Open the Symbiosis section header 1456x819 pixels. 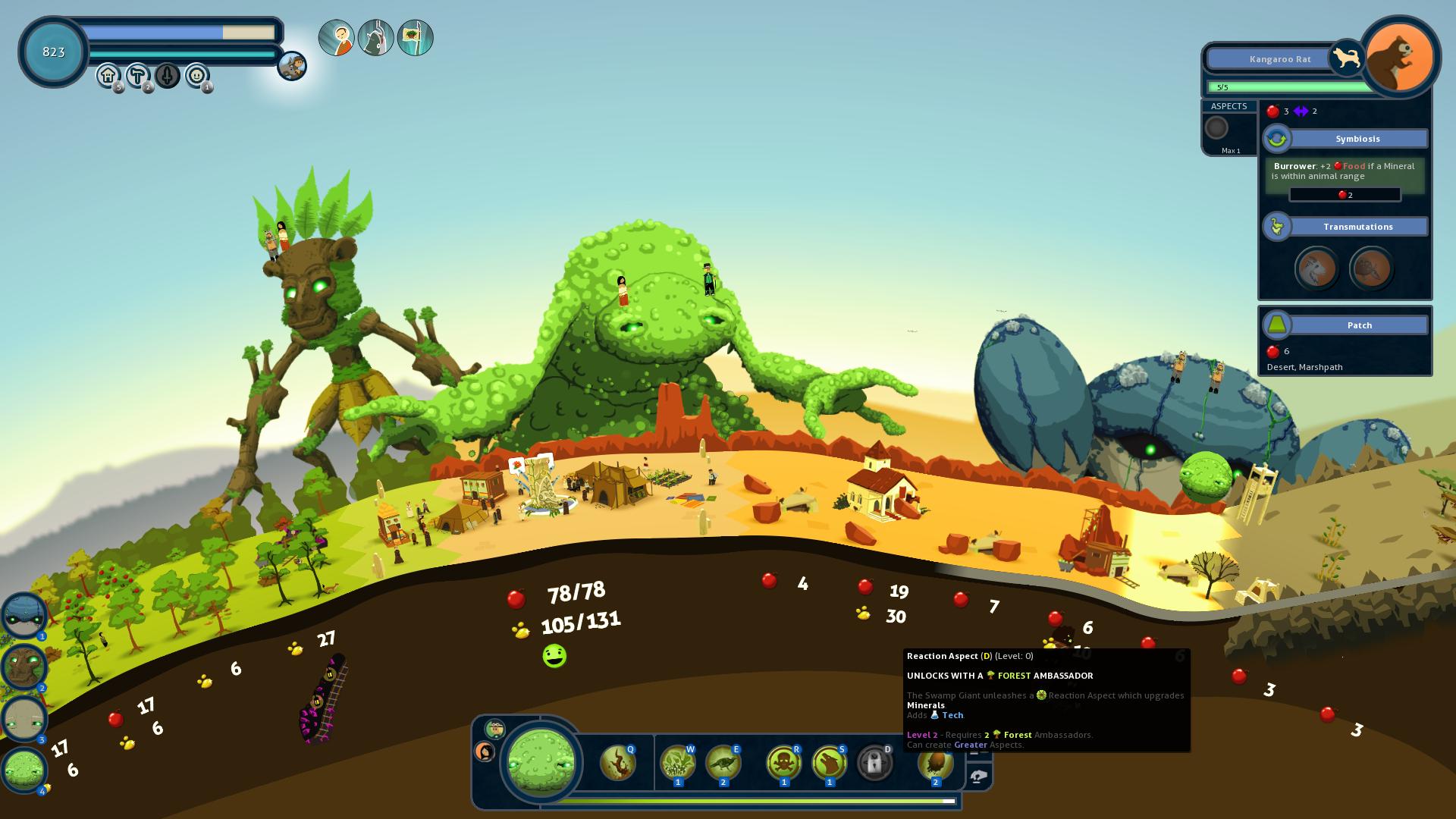click(x=1357, y=139)
